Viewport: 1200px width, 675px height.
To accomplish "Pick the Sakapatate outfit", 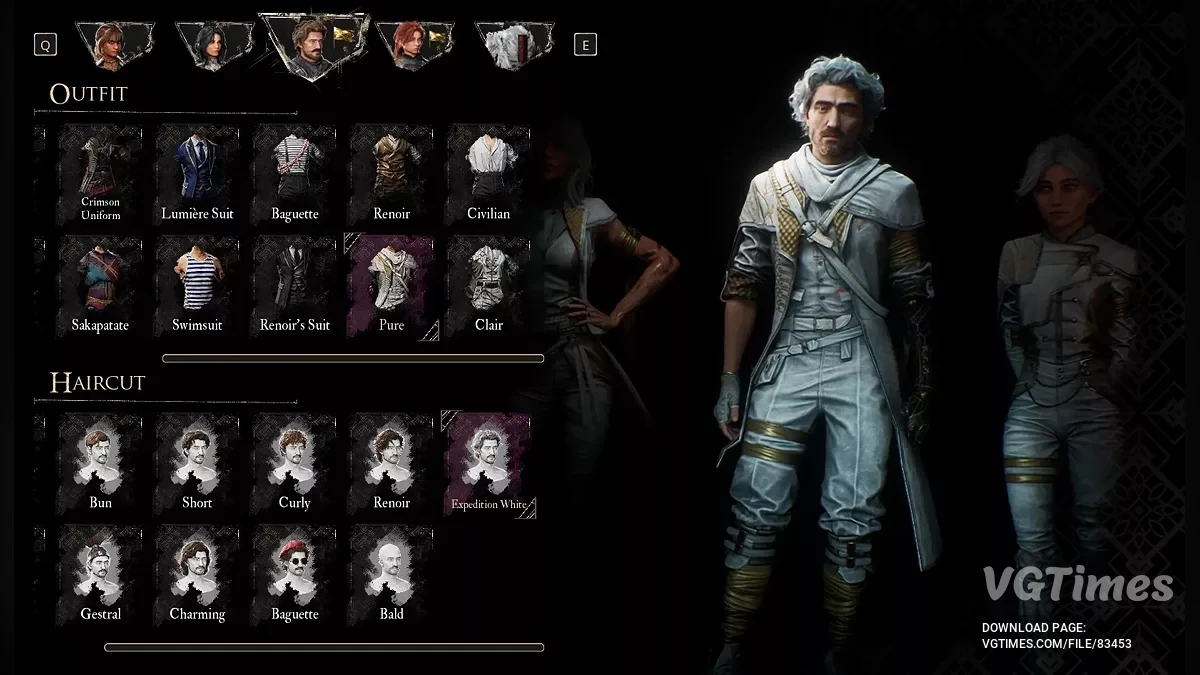I will click(x=100, y=285).
